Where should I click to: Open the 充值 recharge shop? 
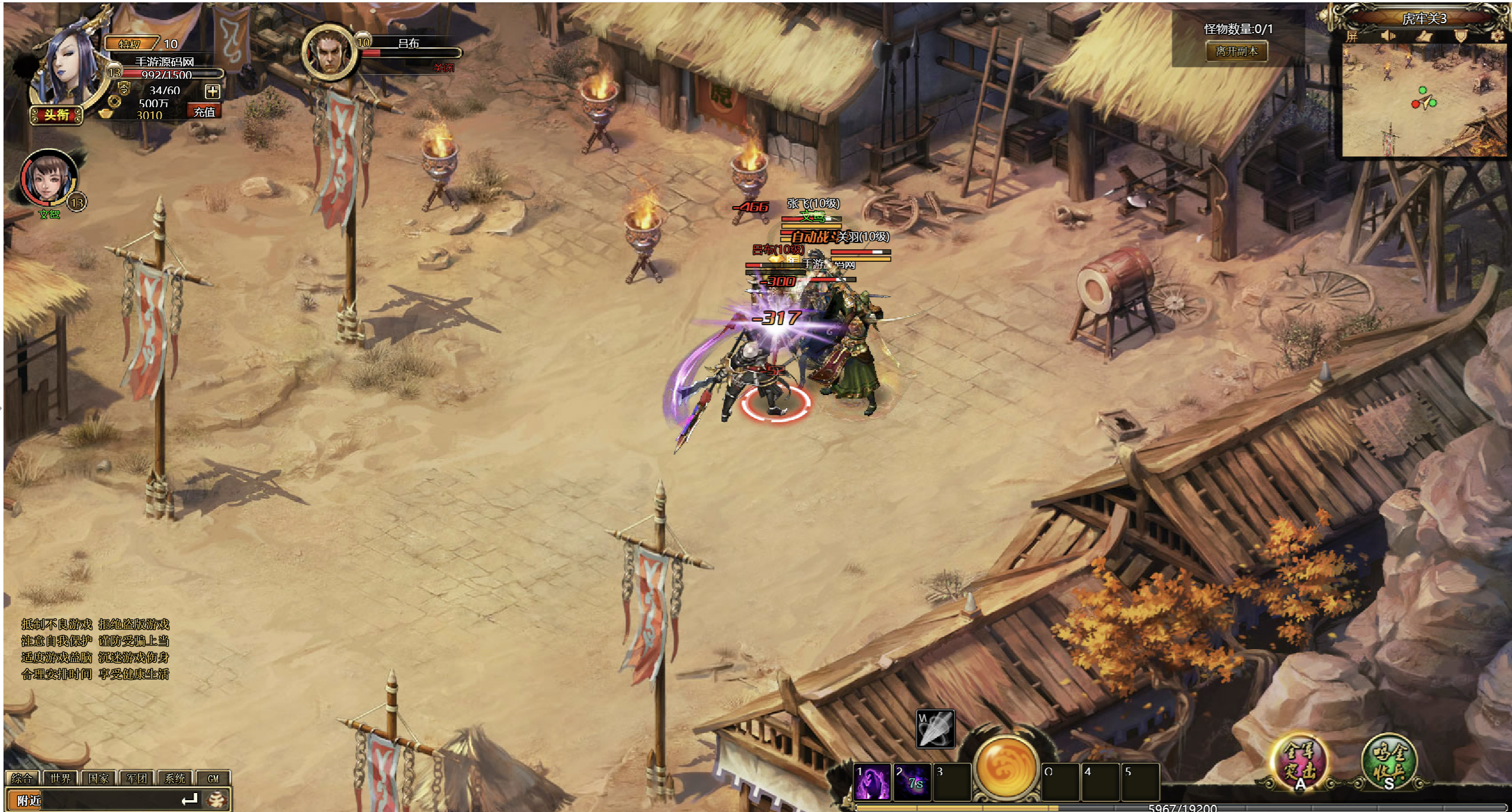pyautogui.click(x=204, y=111)
